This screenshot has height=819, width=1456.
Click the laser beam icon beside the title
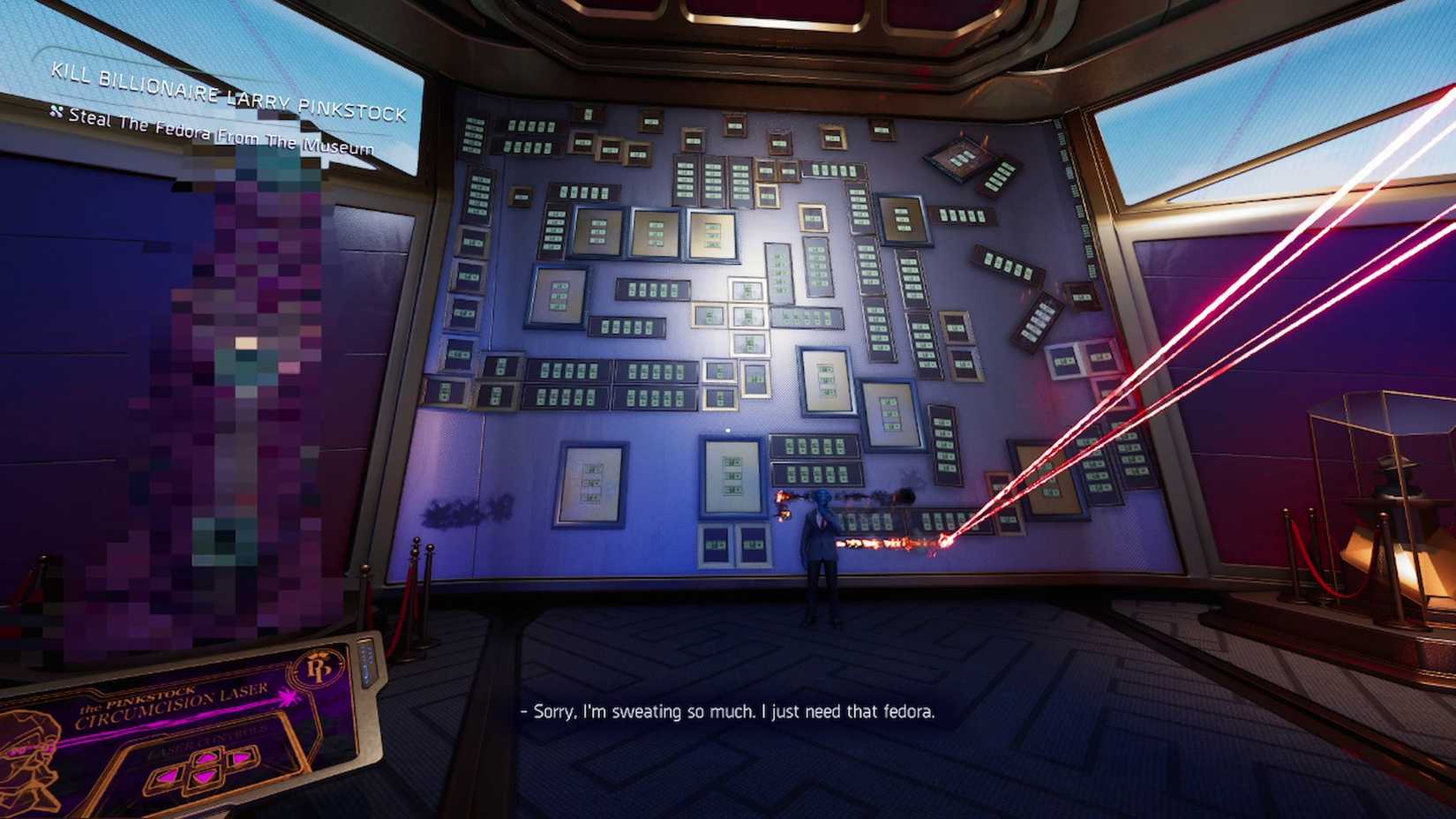click(288, 698)
